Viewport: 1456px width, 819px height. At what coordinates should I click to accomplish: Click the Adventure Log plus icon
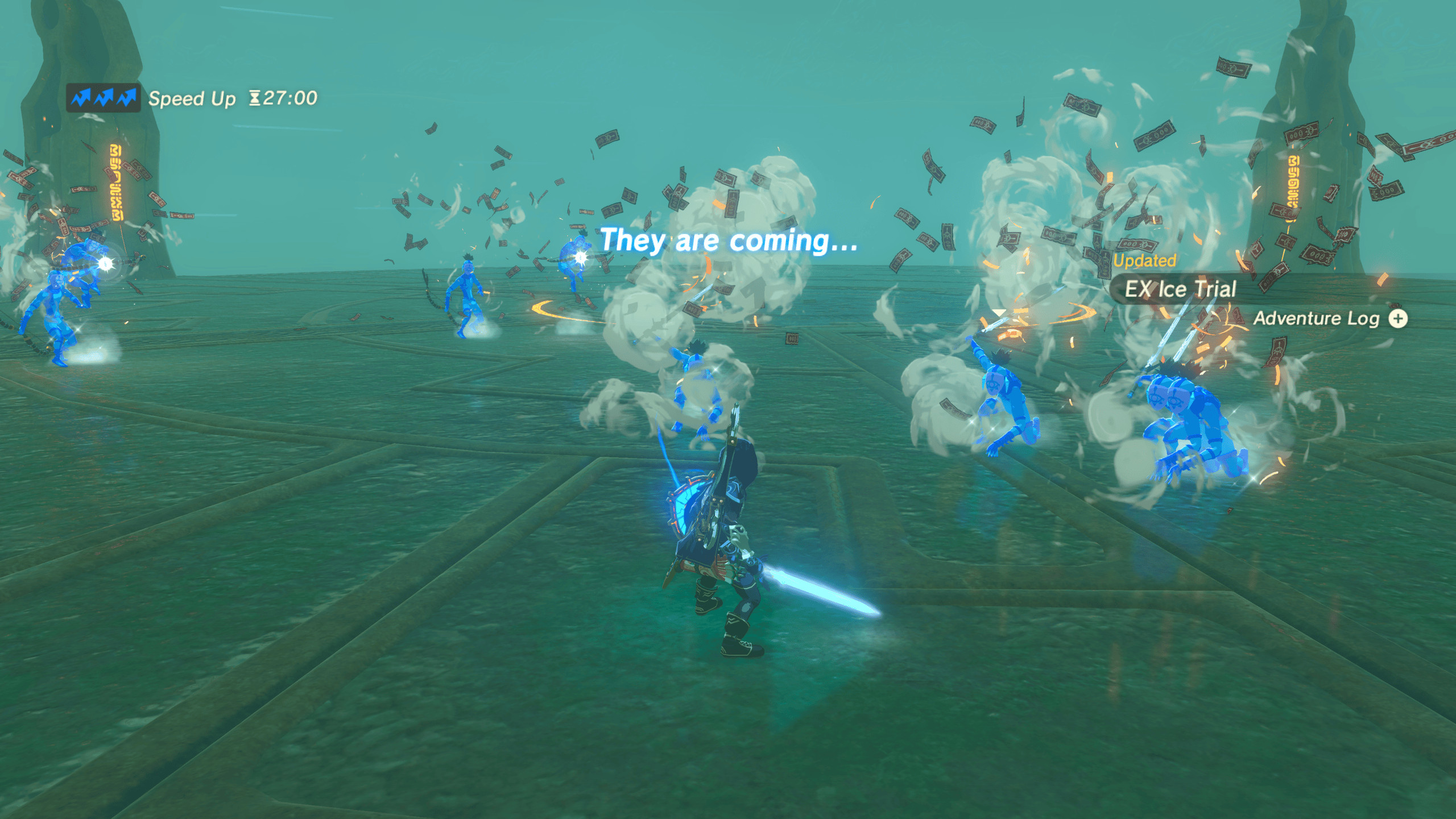pyautogui.click(x=1399, y=318)
